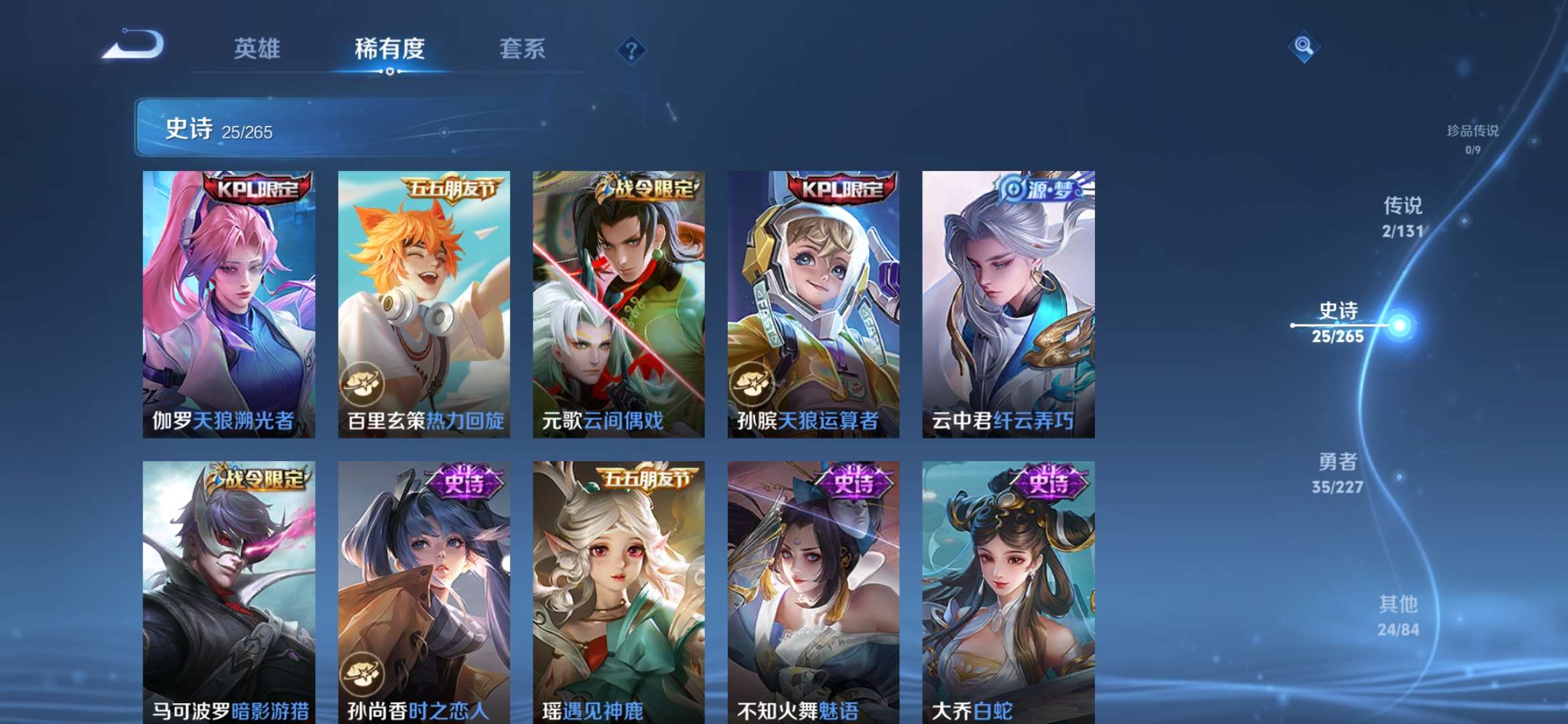The height and width of the screenshot is (724, 1568).
Task: Toggle the circular emblem on 百里玄策's card
Action: pos(362,382)
